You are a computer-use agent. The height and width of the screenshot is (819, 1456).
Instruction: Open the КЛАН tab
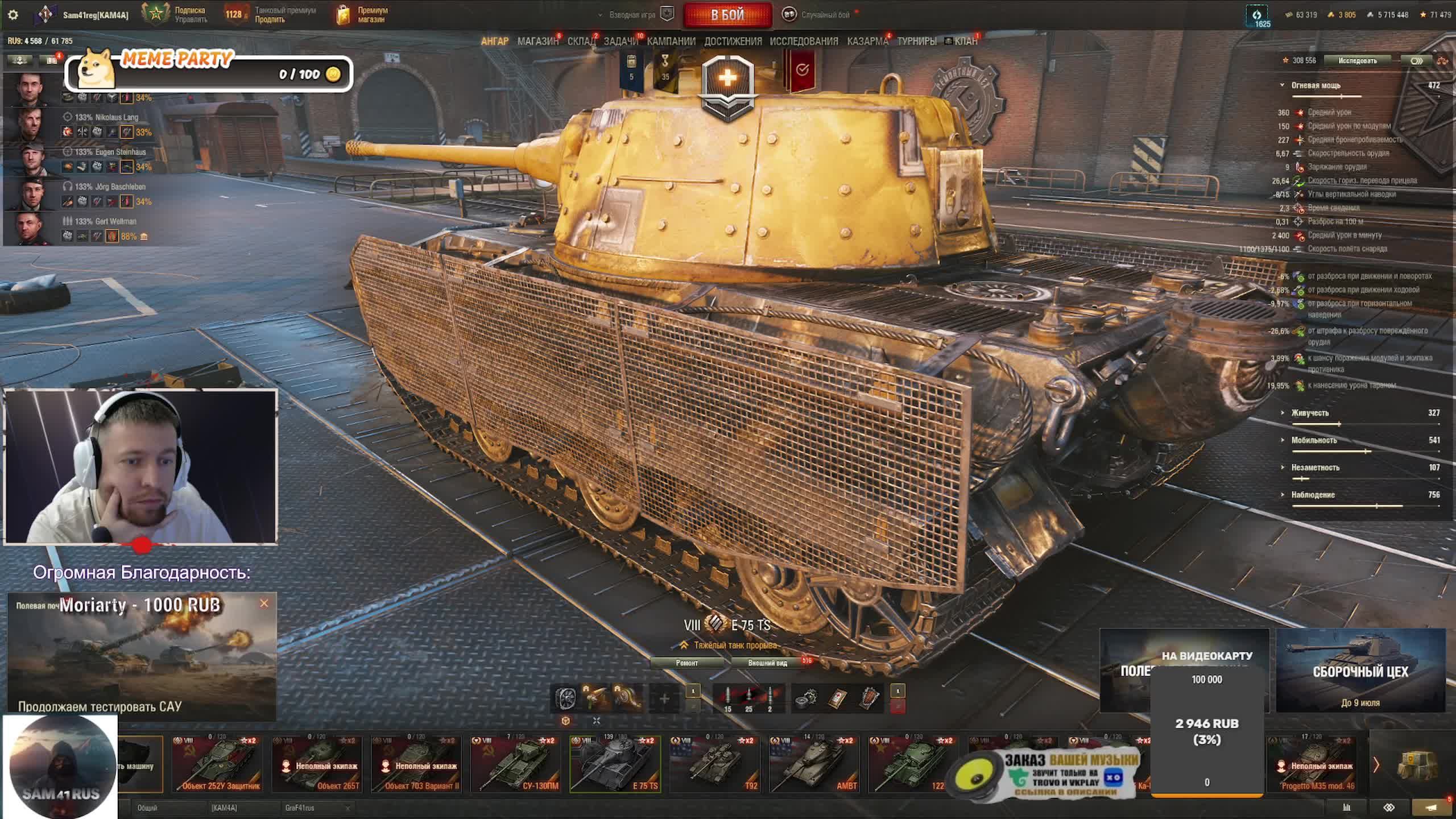[x=966, y=41]
